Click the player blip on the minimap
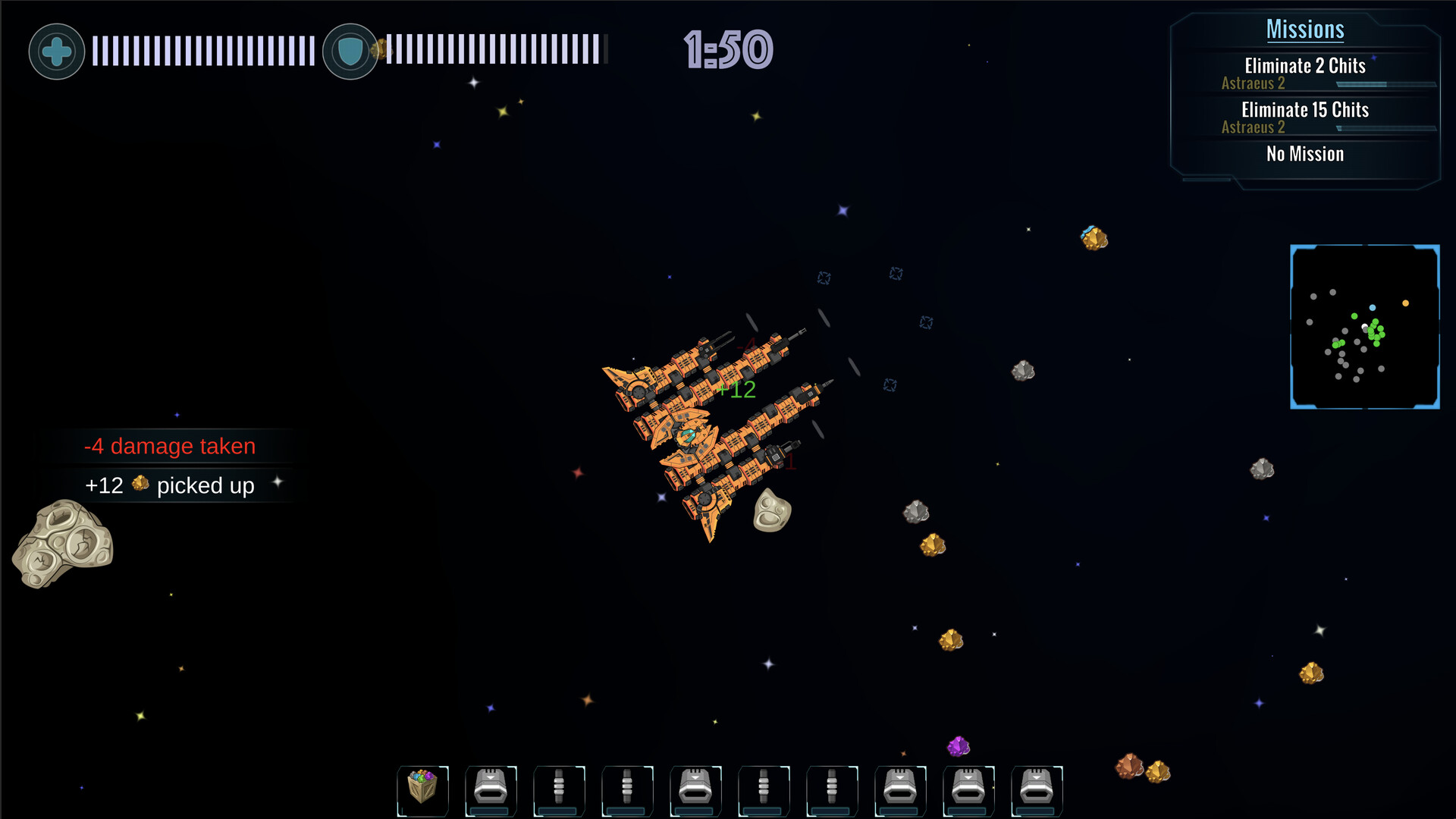Viewport: 1456px width, 819px height. point(1365,325)
